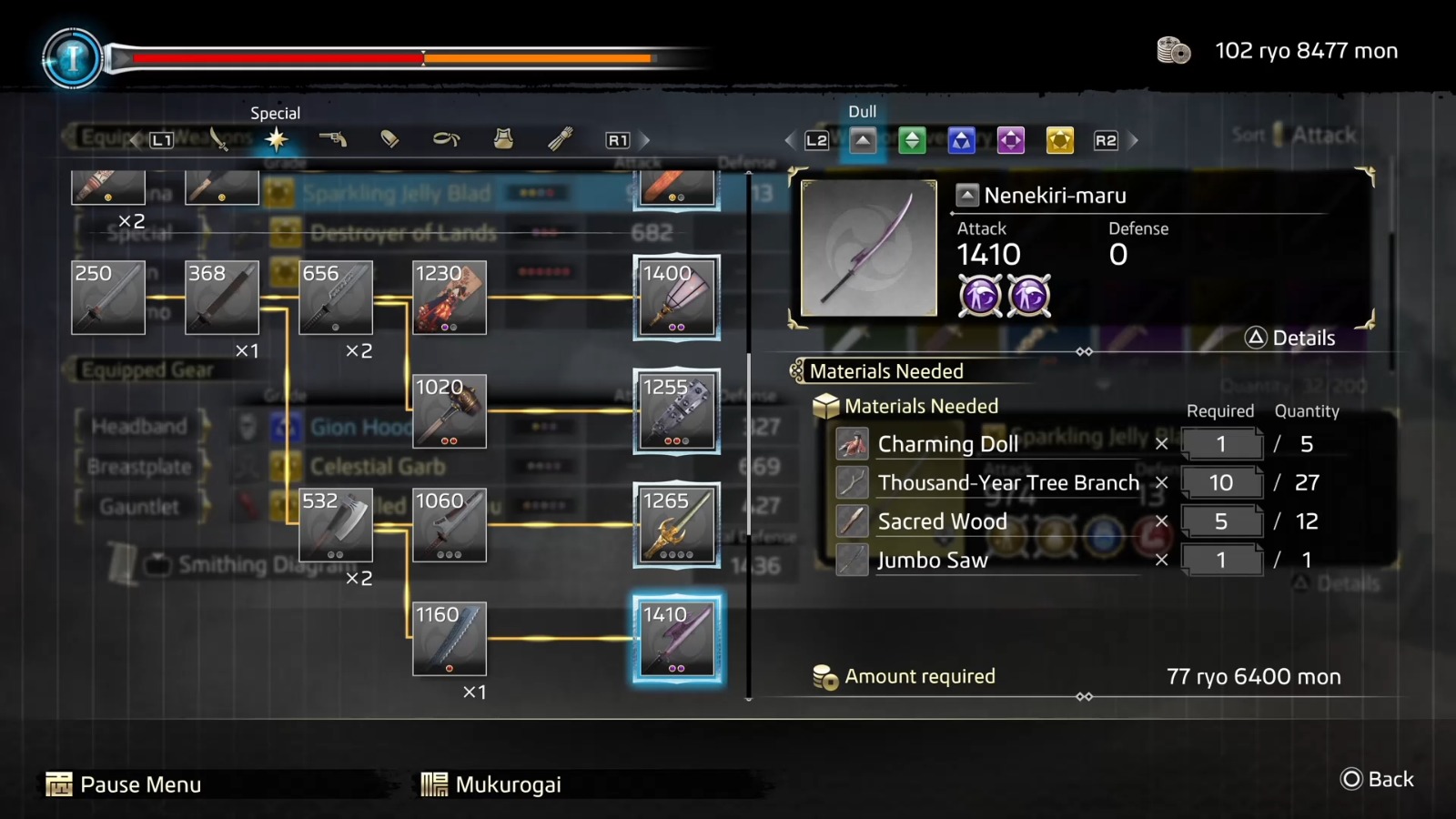The width and height of the screenshot is (1456, 819).
Task: Select the highlighted 1410 attack weapon node
Action: pyautogui.click(x=677, y=640)
